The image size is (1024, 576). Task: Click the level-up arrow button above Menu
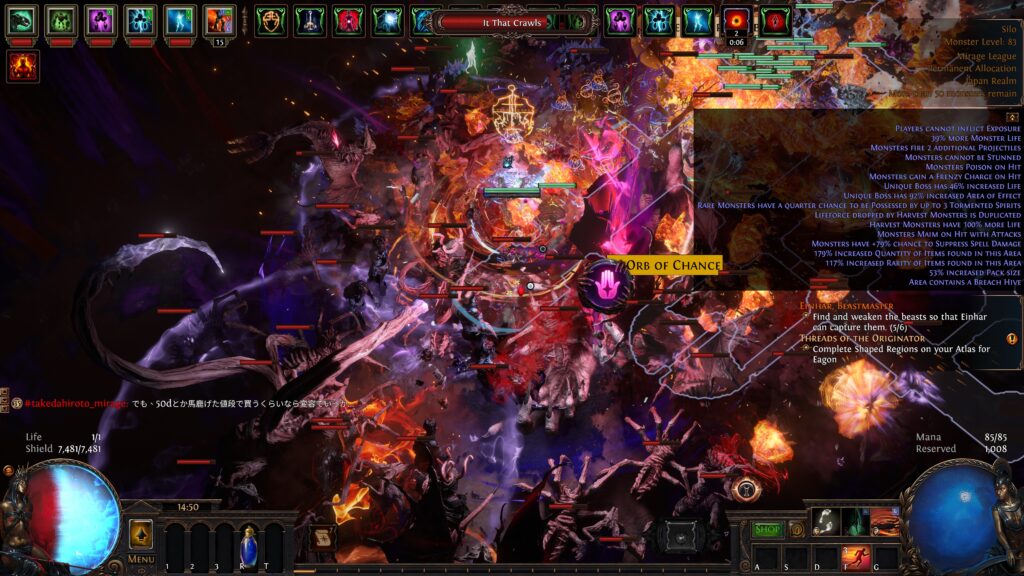click(141, 533)
